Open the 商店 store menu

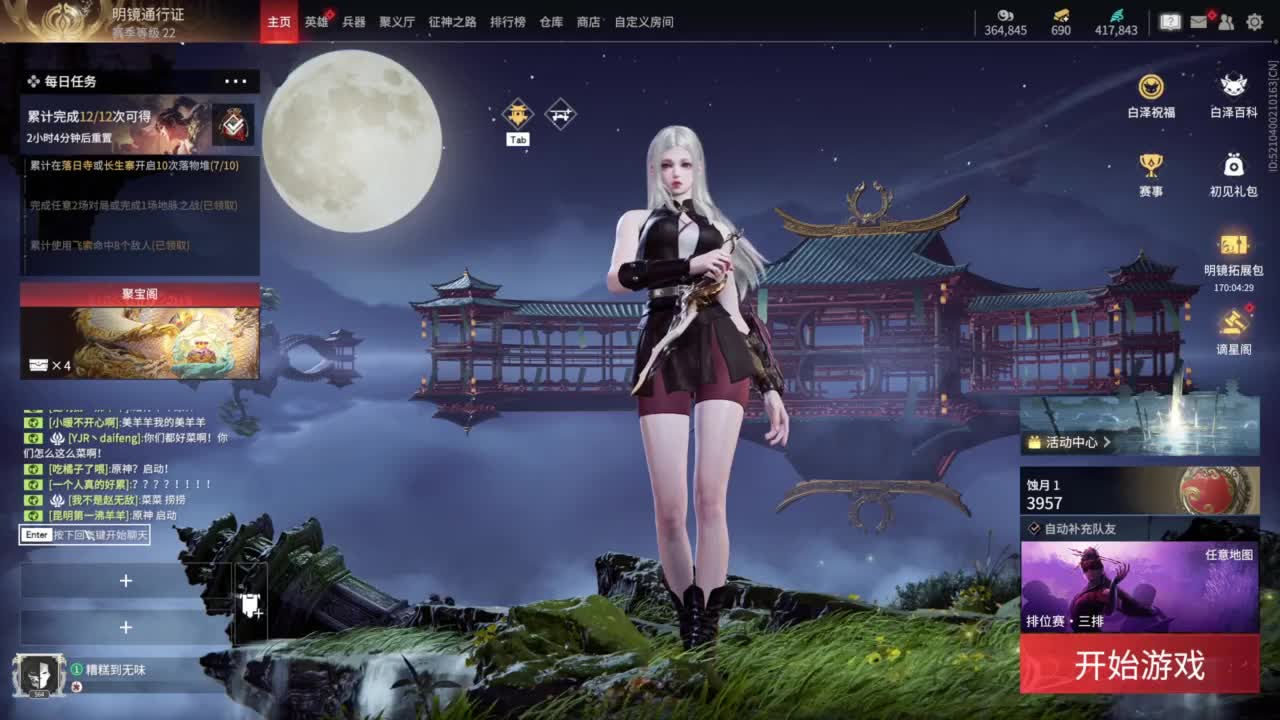589,21
